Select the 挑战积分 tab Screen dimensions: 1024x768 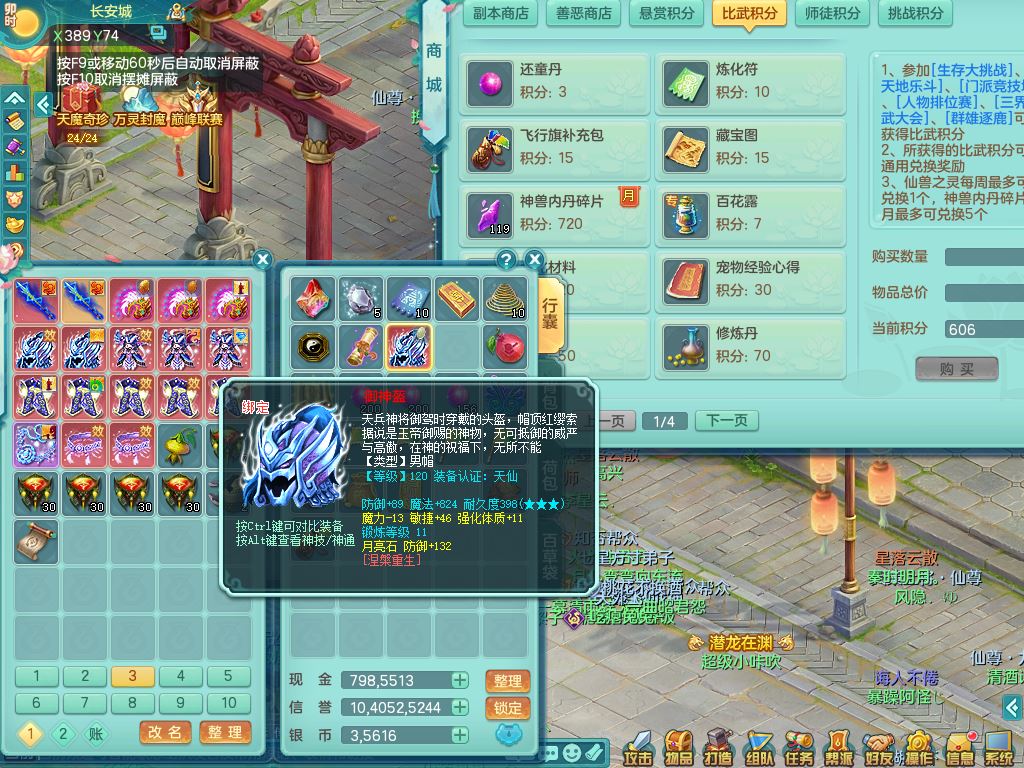click(x=916, y=14)
